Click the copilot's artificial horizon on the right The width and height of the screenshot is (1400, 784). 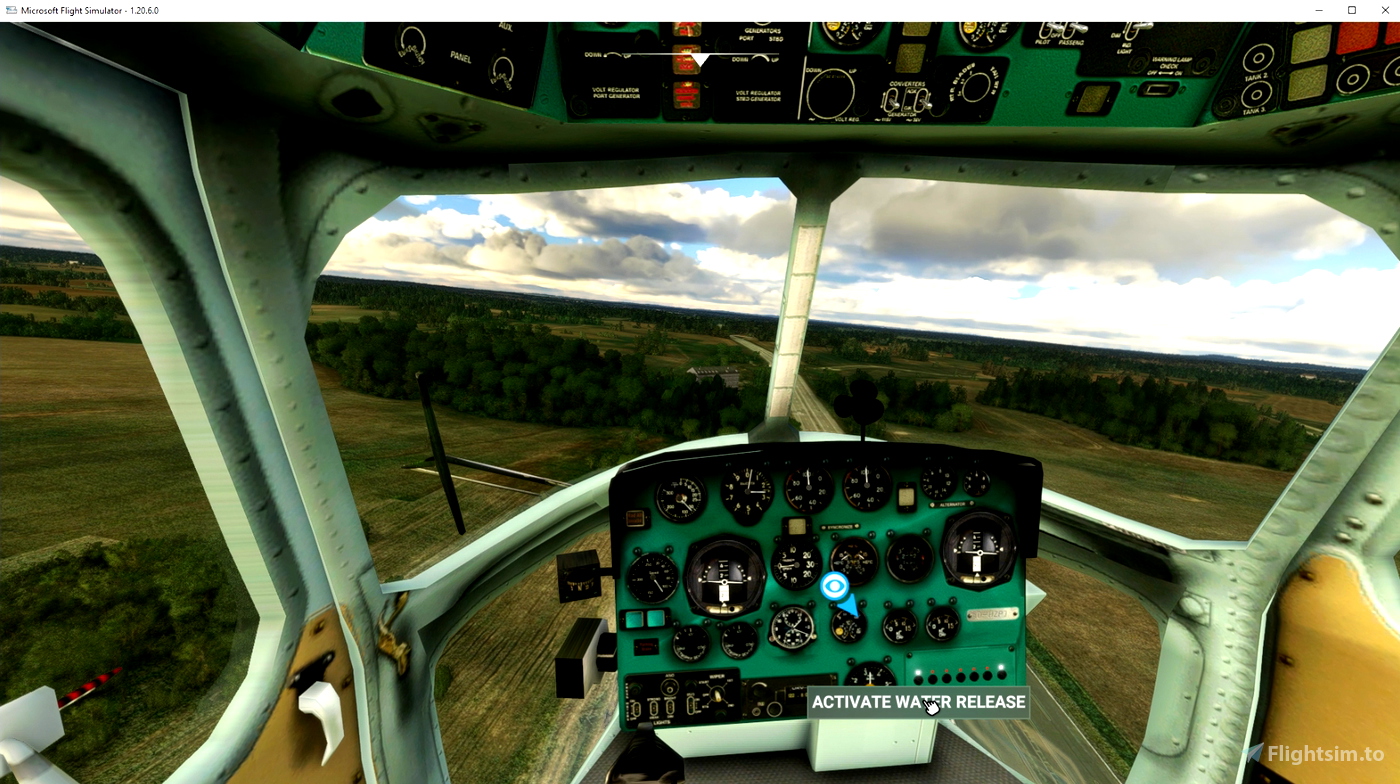coord(977,552)
